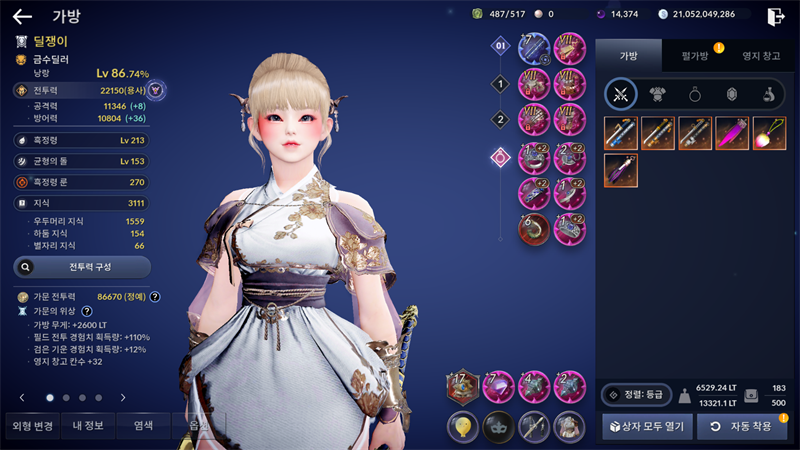Select the yellow balloon costume slot
Image resolution: width=800 pixels, height=450 pixels.
[x=461, y=426]
